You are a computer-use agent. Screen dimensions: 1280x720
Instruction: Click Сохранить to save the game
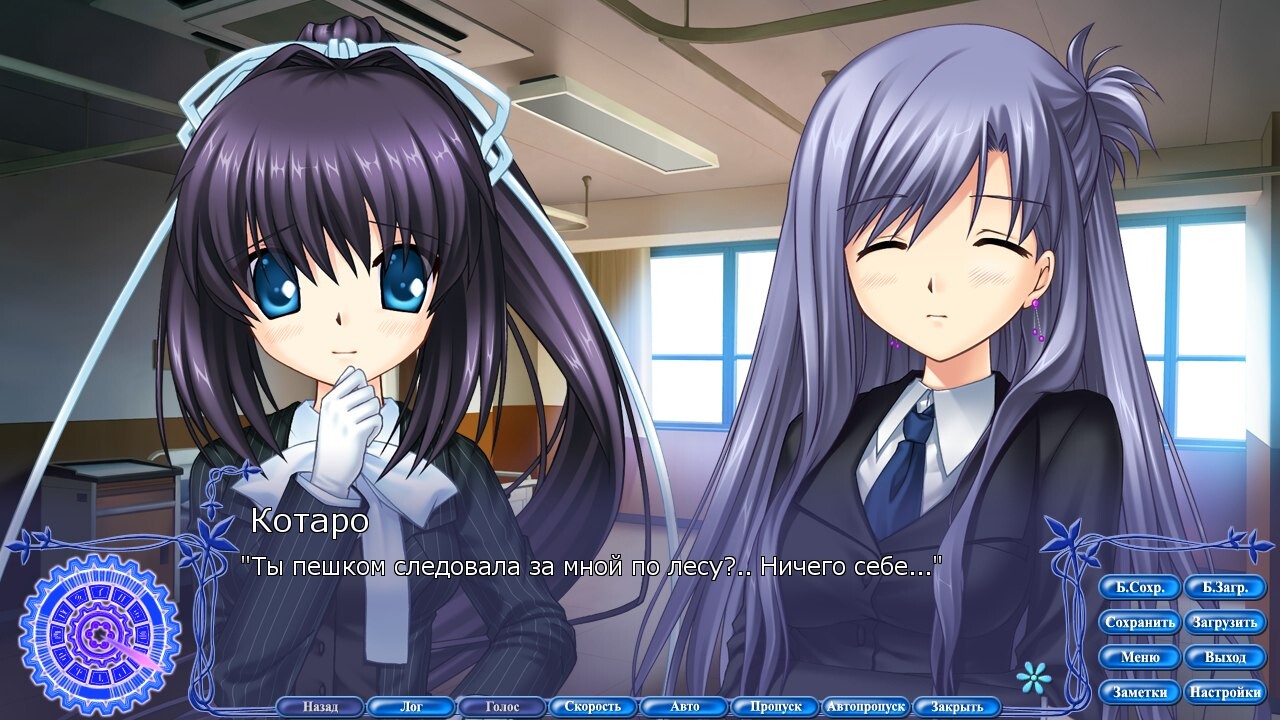click(1140, 622)
